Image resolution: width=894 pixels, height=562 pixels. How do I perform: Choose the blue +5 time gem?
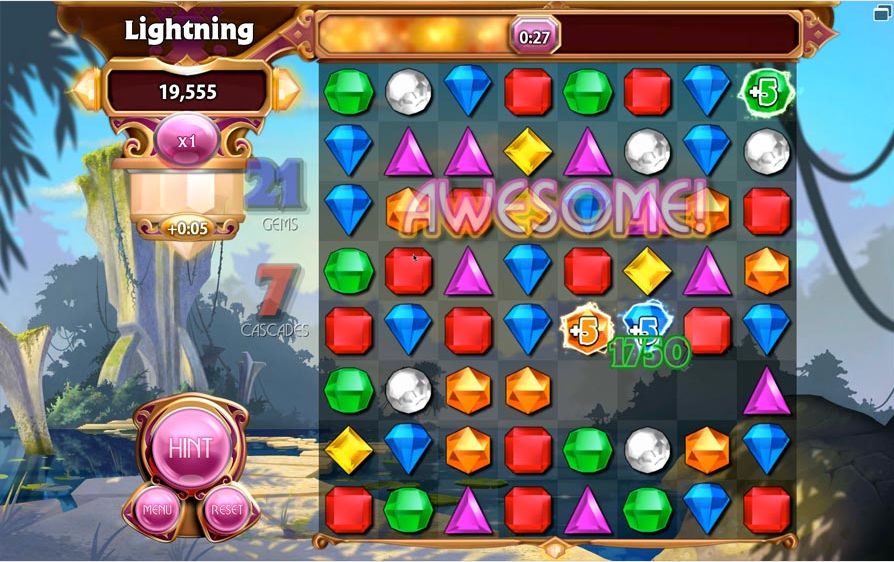(x=644, y=325)
